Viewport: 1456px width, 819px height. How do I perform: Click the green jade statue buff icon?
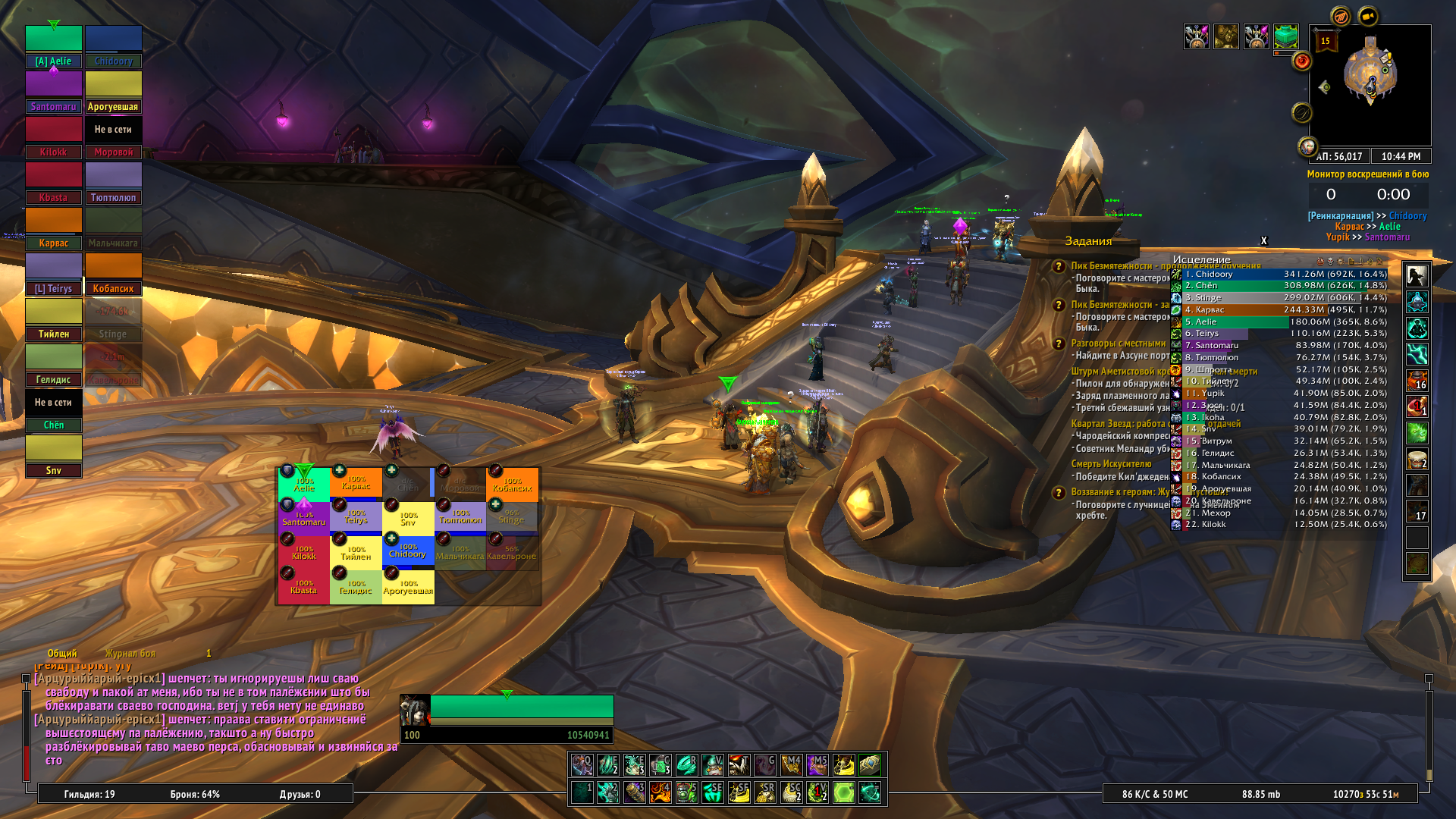pos(1285,36)
